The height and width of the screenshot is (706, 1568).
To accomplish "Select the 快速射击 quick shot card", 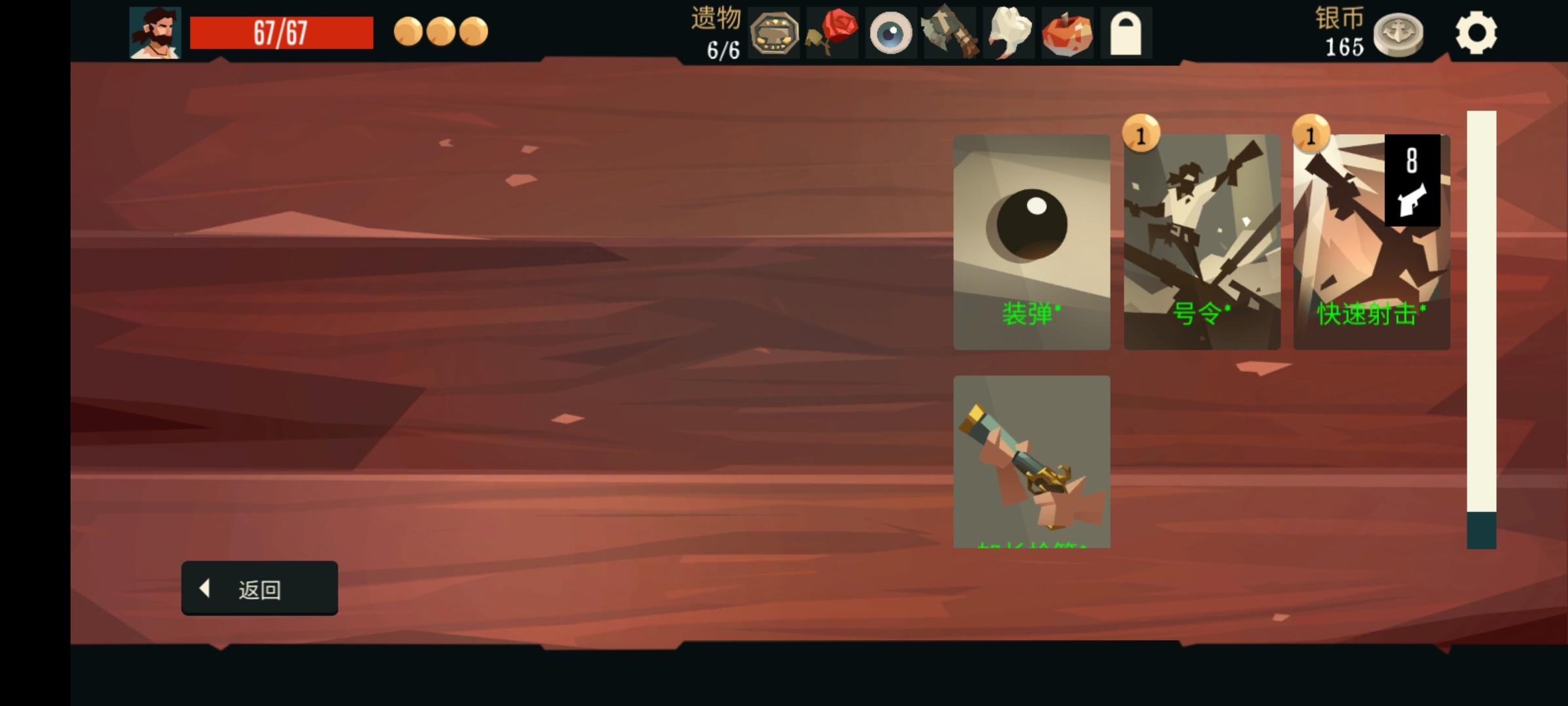I will (1371, 242).
